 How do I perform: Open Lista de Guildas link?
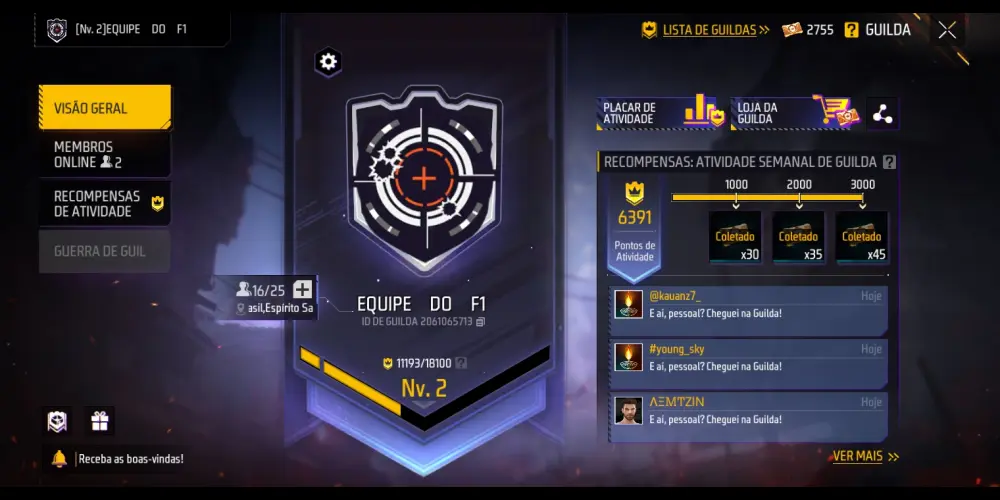point(706,30)
